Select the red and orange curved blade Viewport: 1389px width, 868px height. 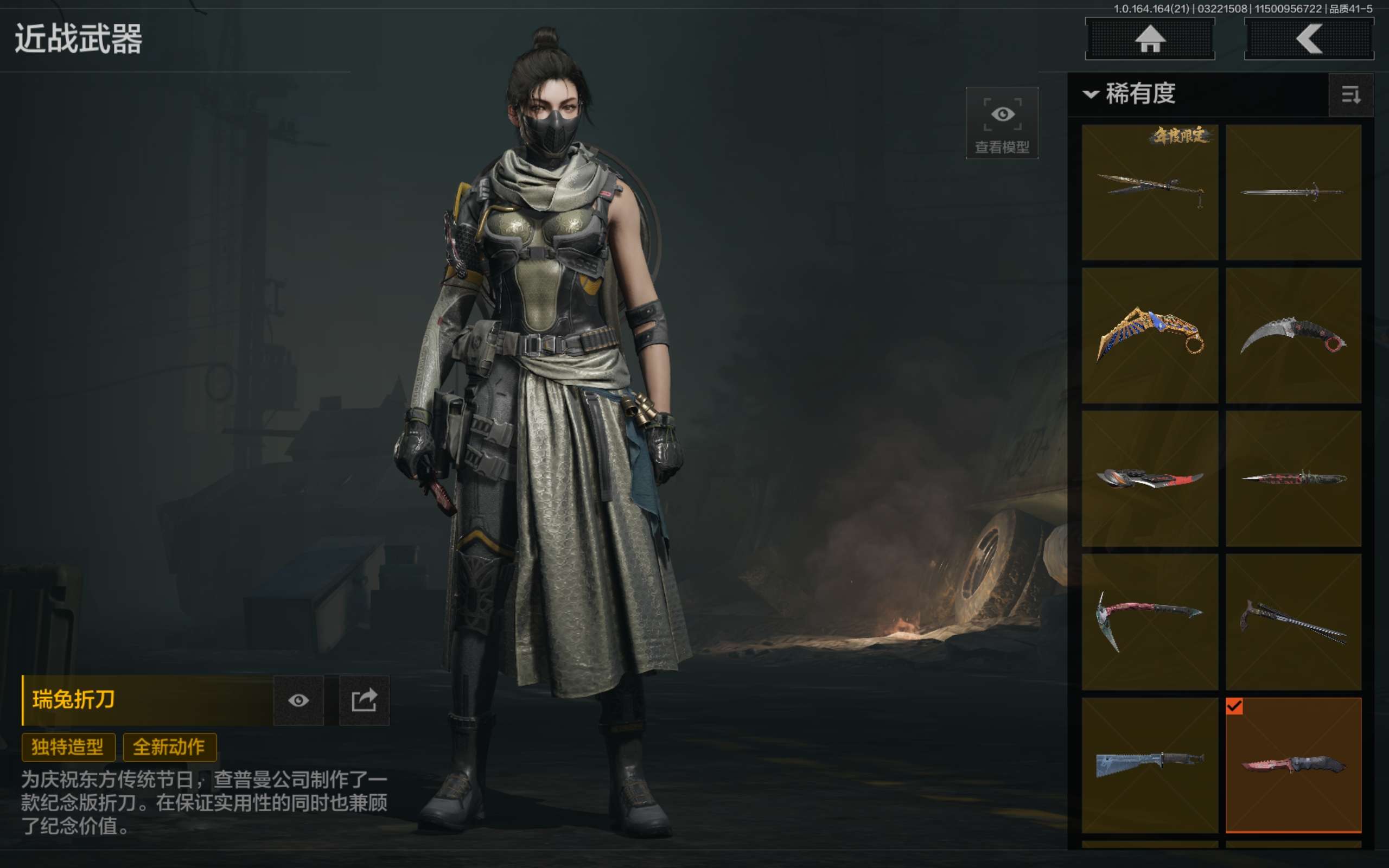[1150, 478]
